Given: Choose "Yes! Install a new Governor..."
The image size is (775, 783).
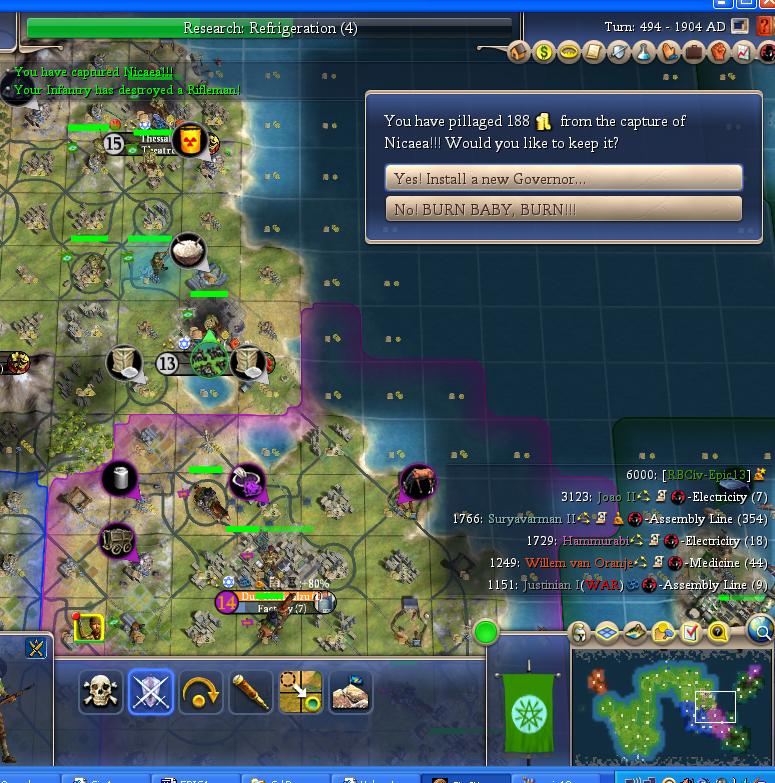Looking at the screenshot, I should pyautogui.click(x=563, y=178).
